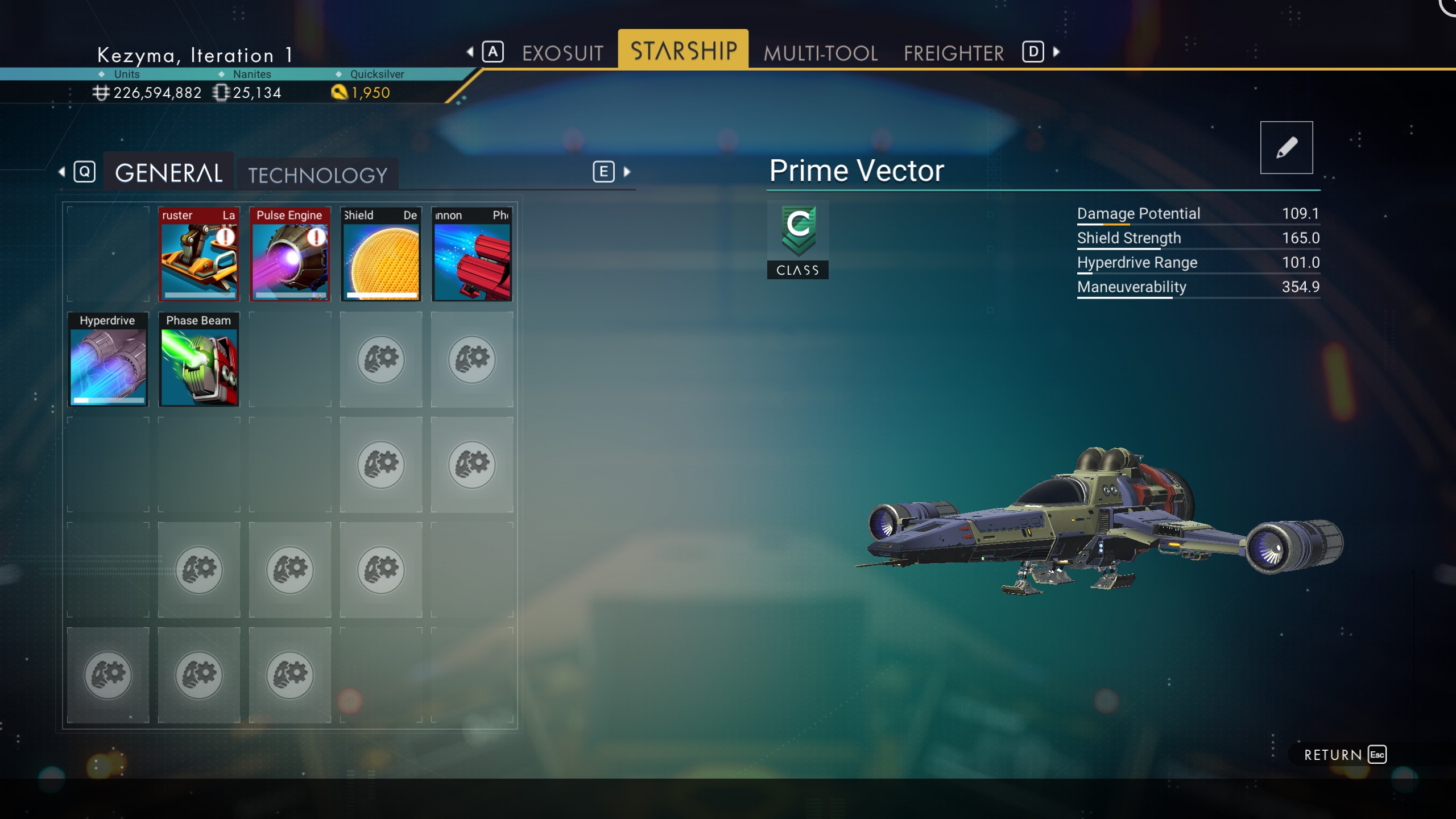
Task: Rename the ship with the pencil button
Action: click(x=1286, y=147)
